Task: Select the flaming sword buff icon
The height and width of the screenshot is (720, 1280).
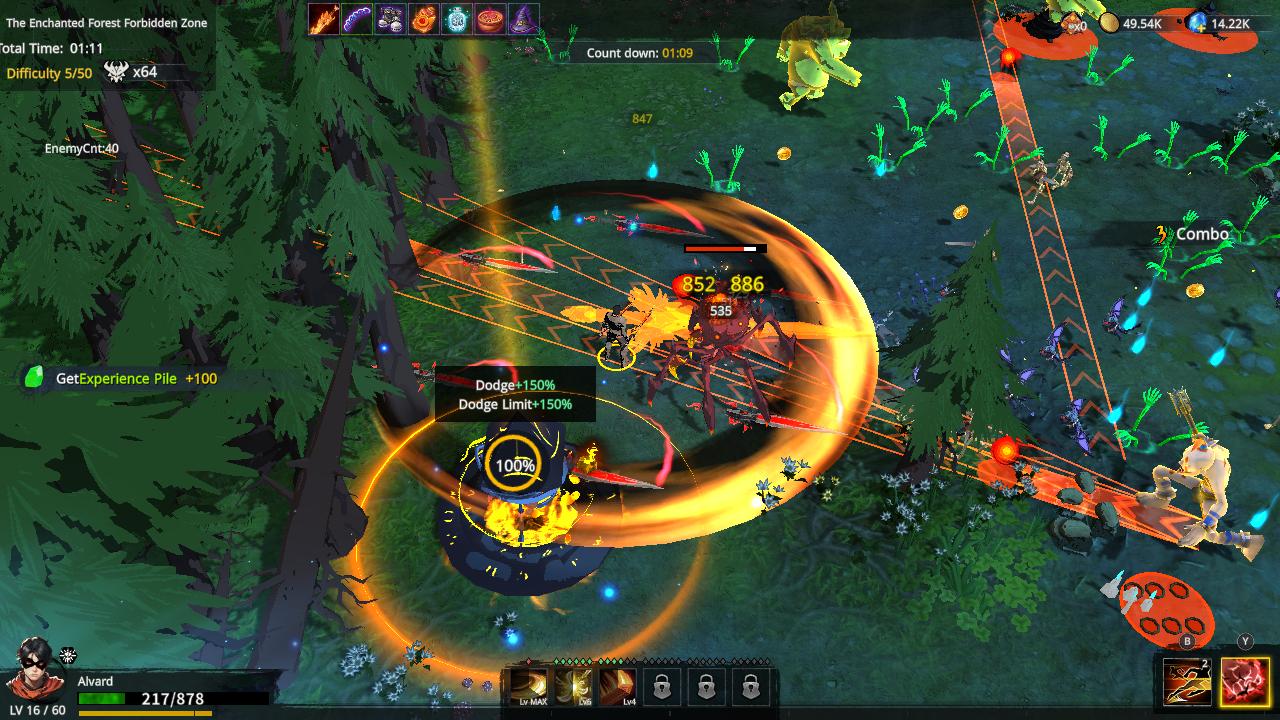Action: [x=325, y=18]
